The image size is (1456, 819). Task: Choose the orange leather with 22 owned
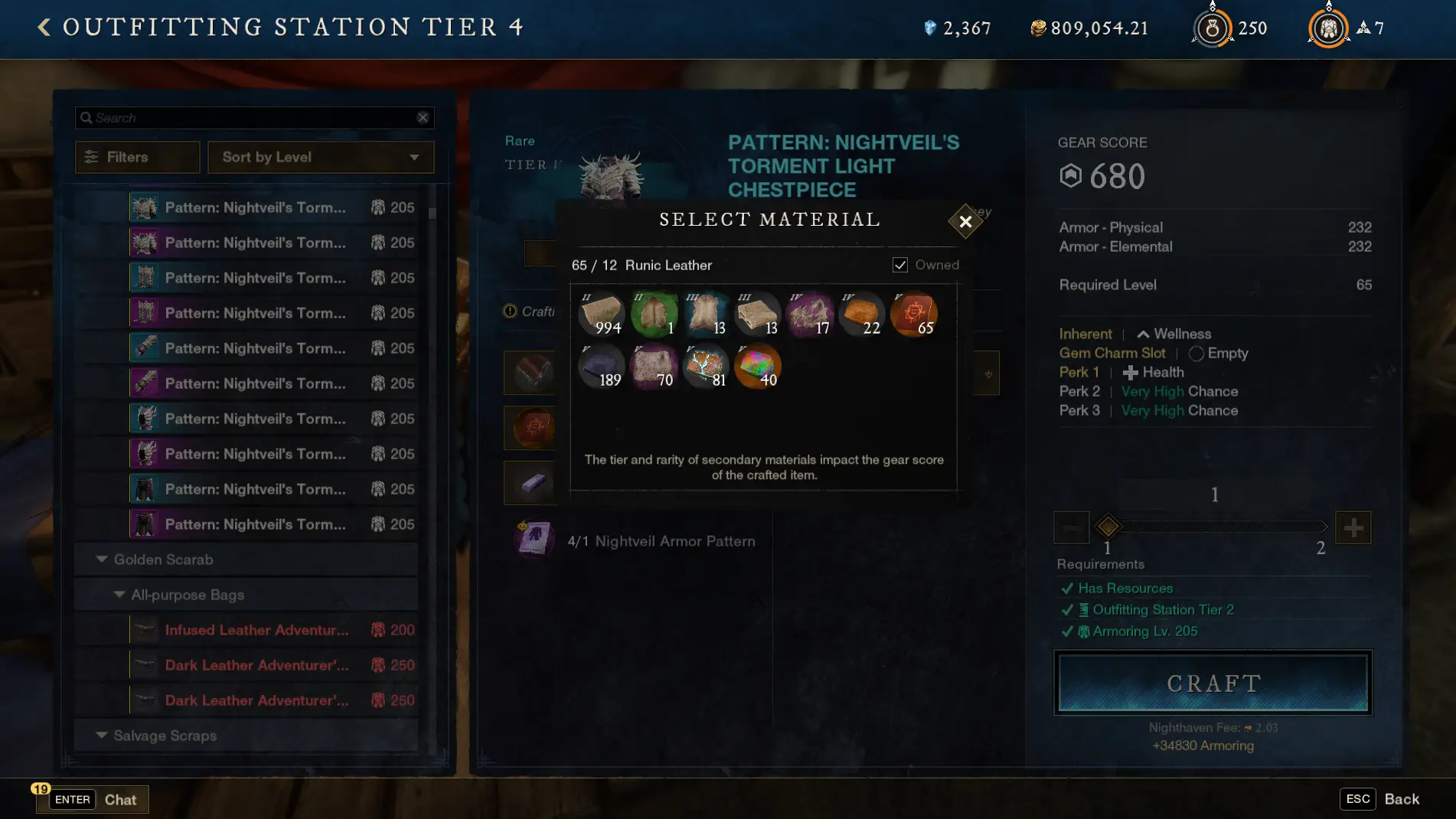click(862, 314)
